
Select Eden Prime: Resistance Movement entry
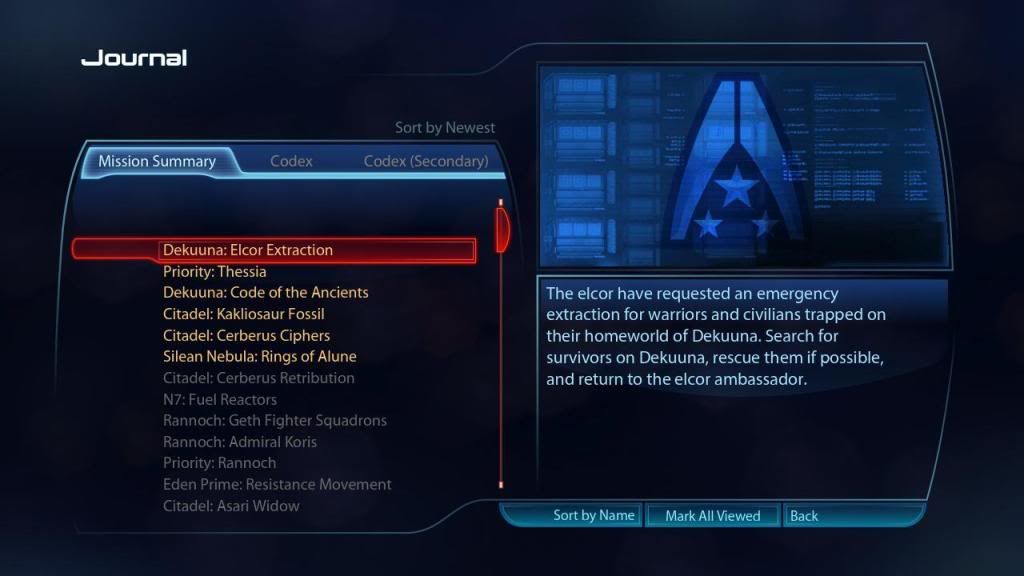(277, 484)
